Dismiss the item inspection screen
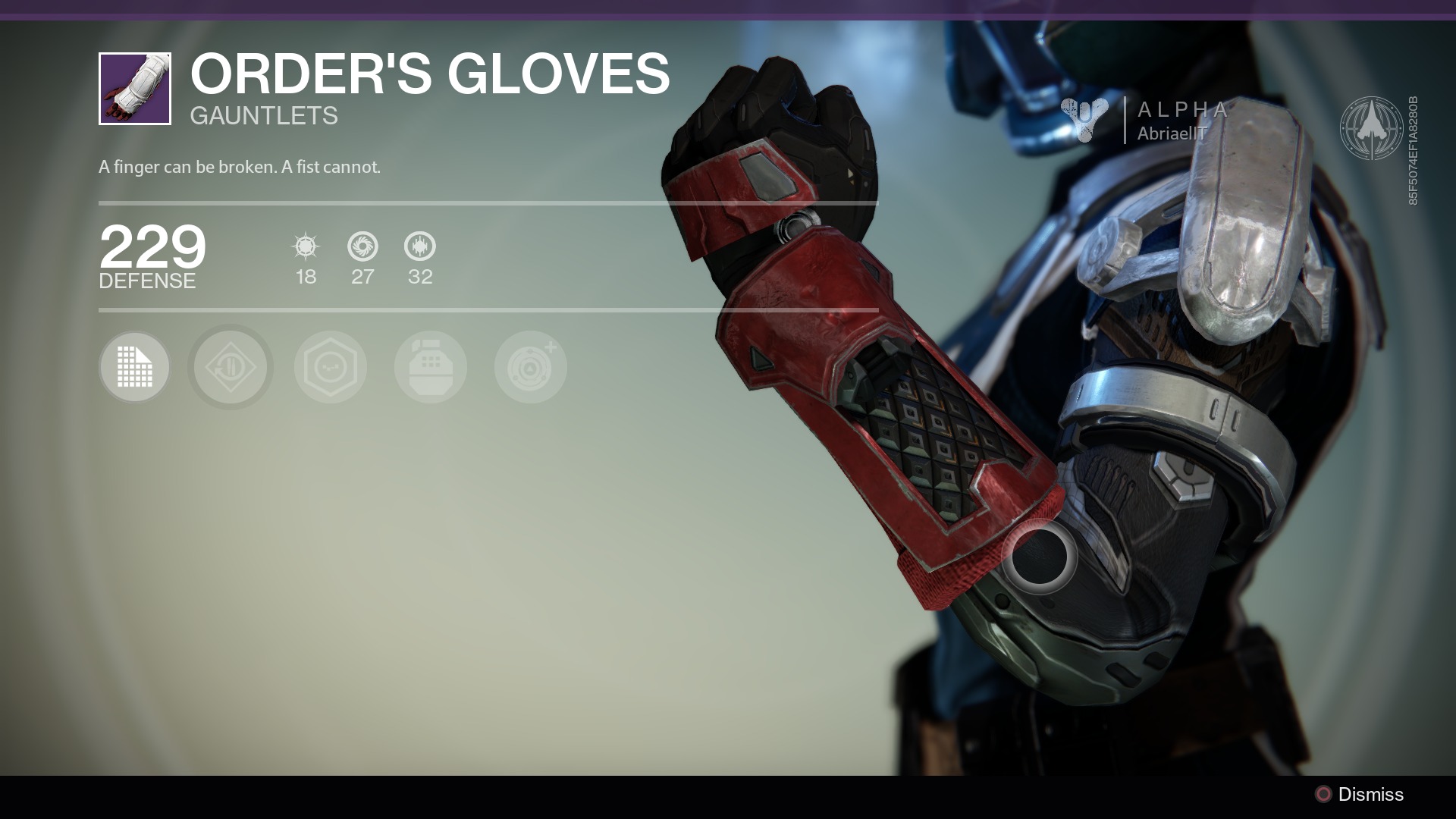 [x=1360, y=794]
